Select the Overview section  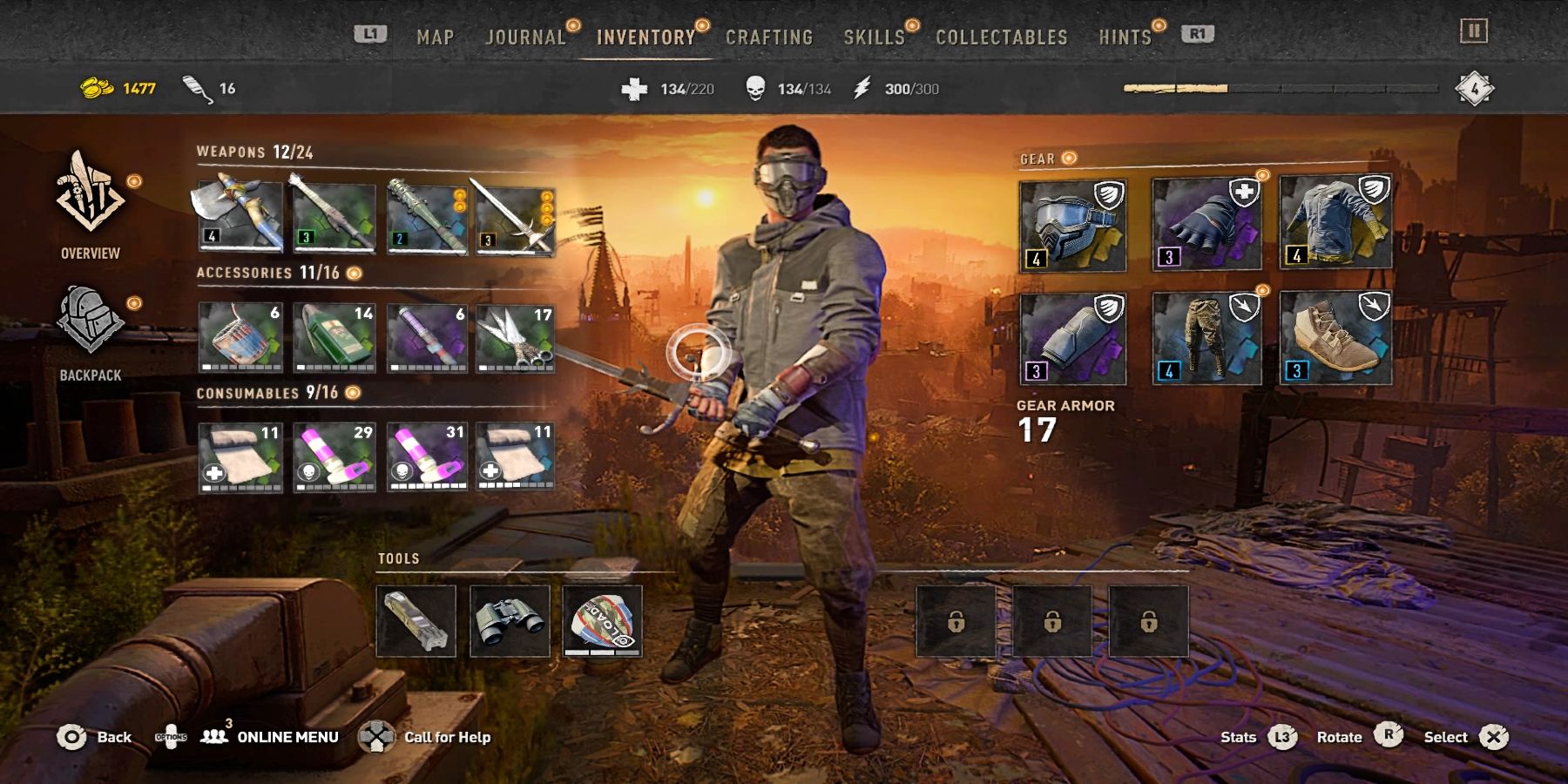tap(91, 205)
